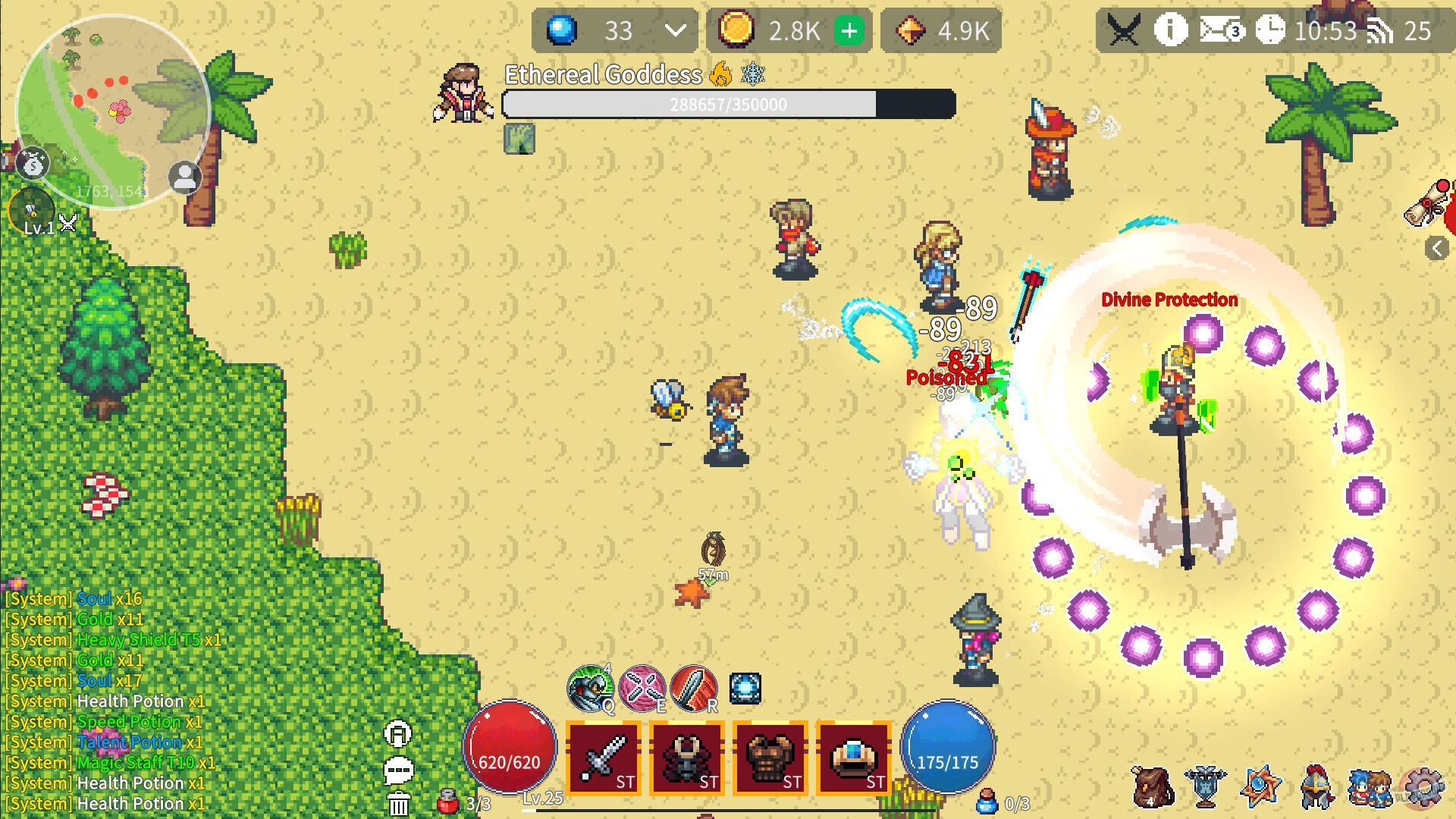Viewport: 1456px width, 819px height.
Task: Open the backpack inventory icon
Action: (x=1153, y=789)
